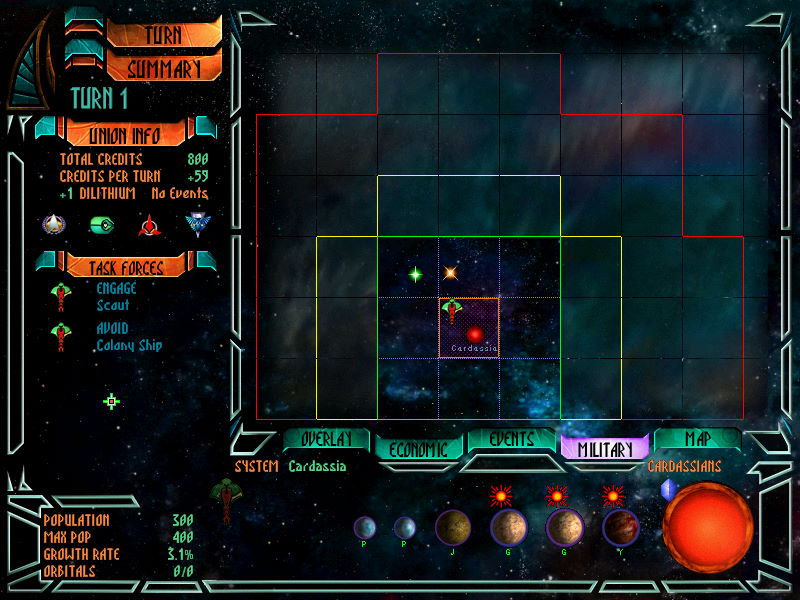
Task: Switch to the Map tab
Action: point(697,440)
